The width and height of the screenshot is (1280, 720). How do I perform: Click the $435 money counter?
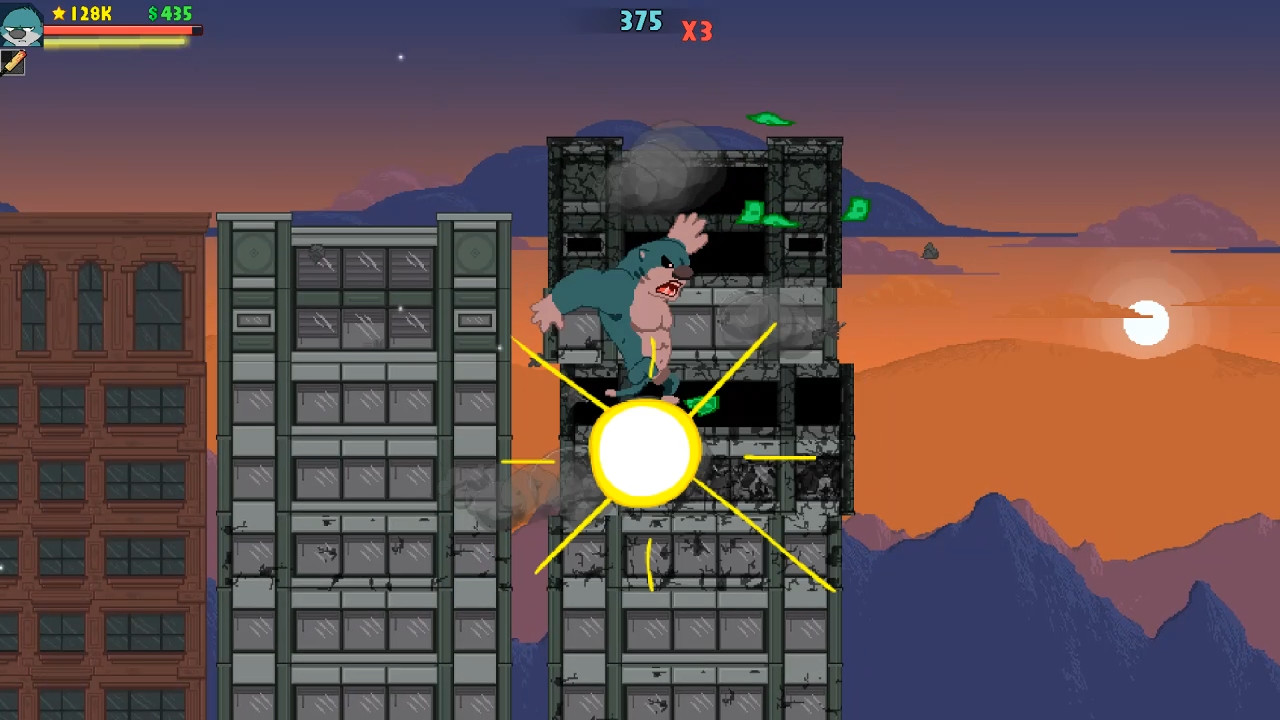(x=168, y=14)
